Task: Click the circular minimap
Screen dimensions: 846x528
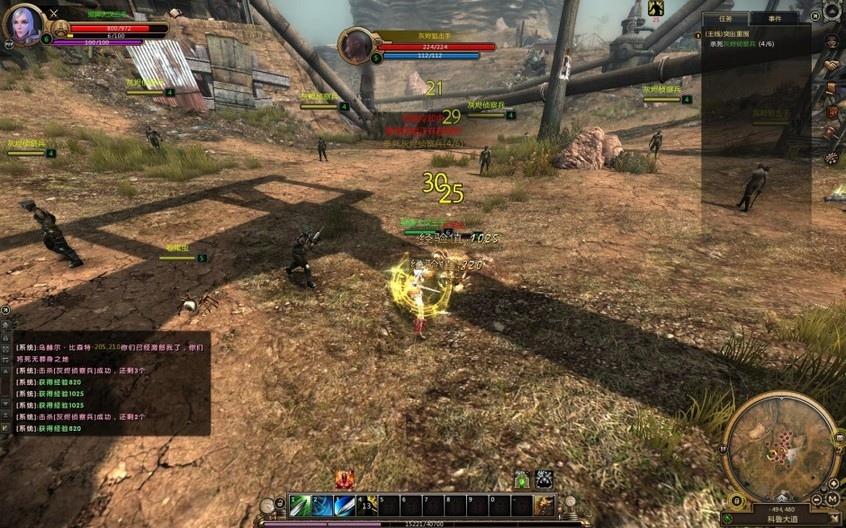Action: pos(780,445)
